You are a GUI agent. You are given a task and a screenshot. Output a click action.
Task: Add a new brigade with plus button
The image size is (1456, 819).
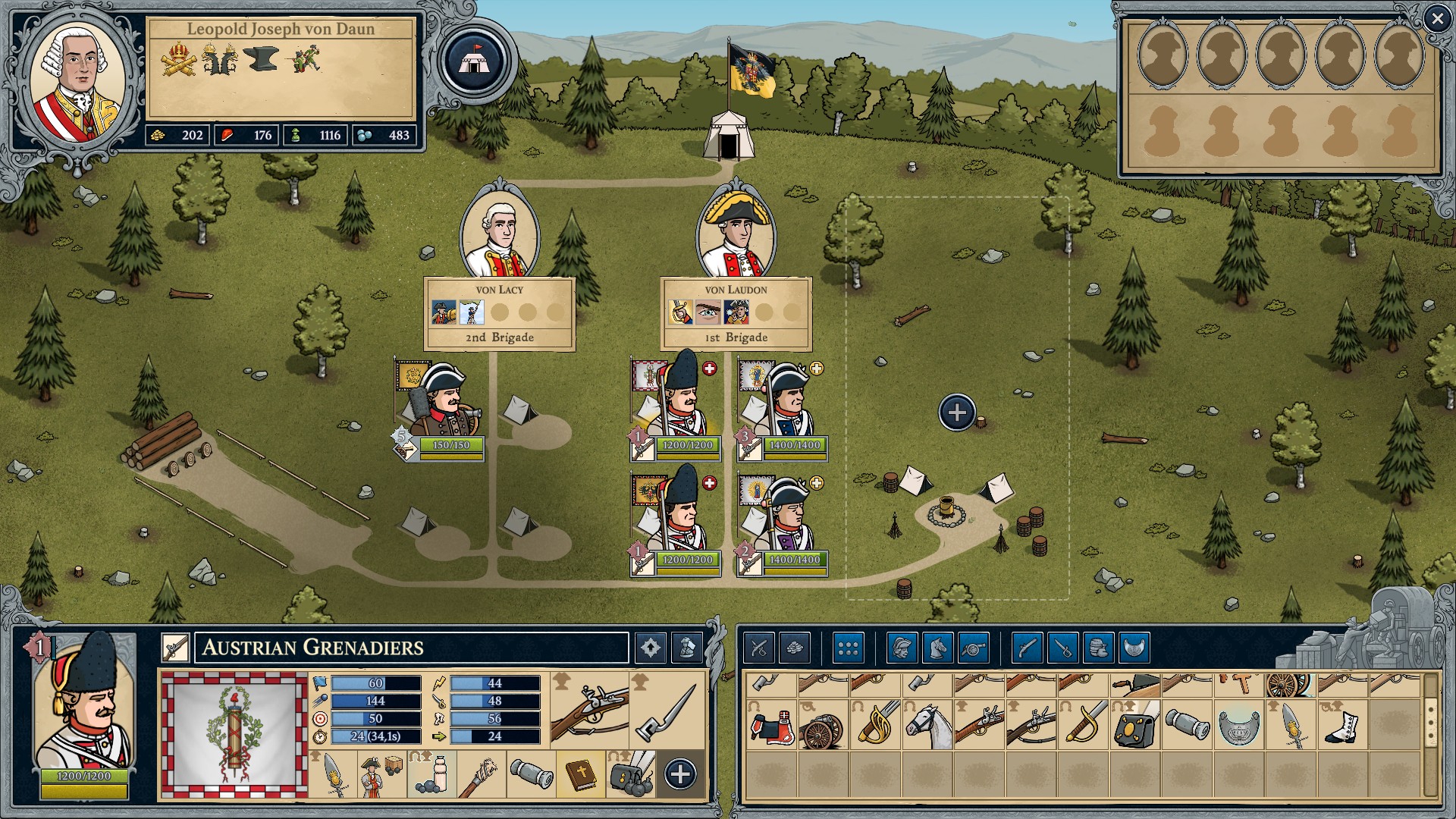957,413
